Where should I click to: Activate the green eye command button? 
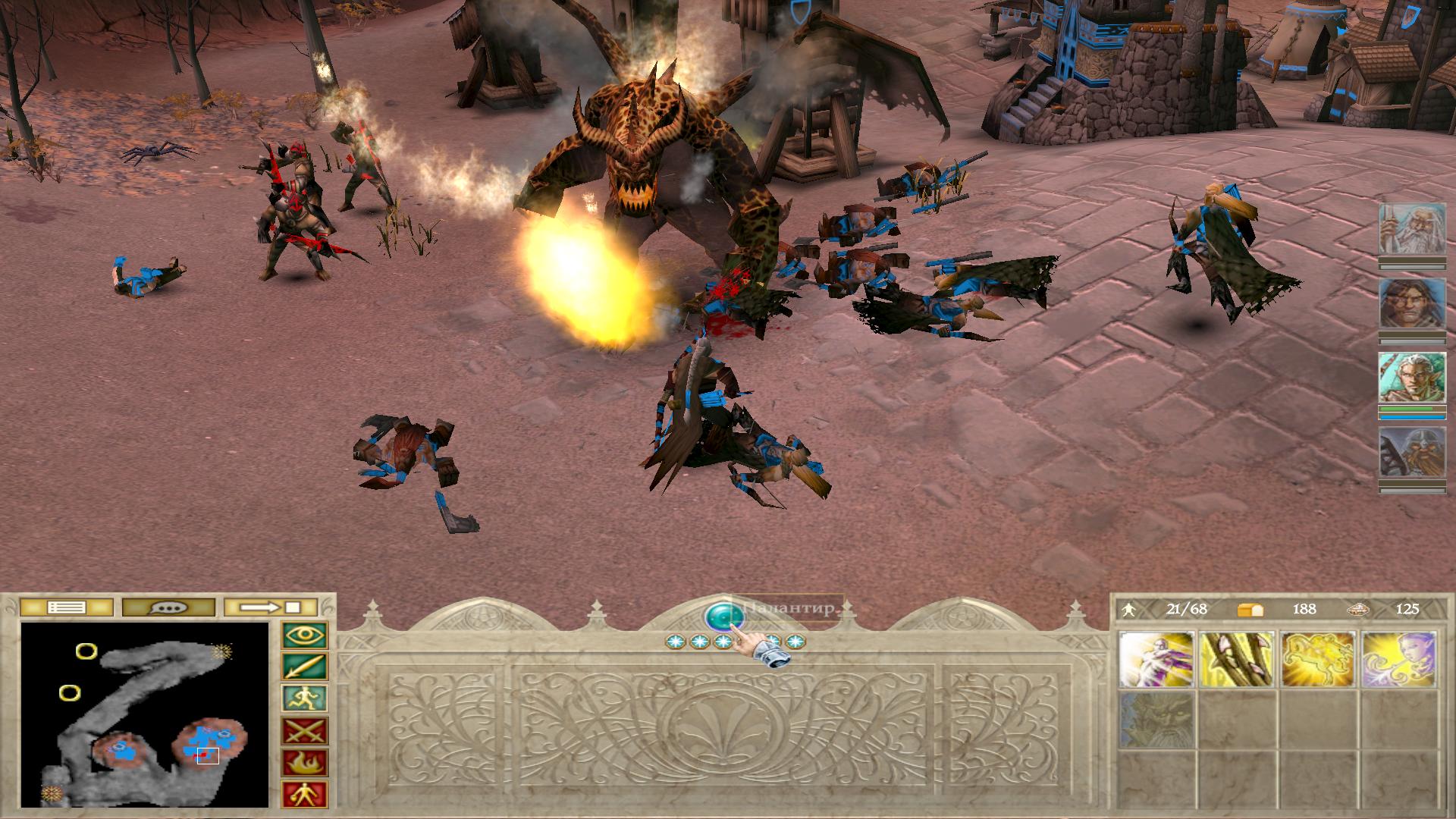(x=305, y=635)
